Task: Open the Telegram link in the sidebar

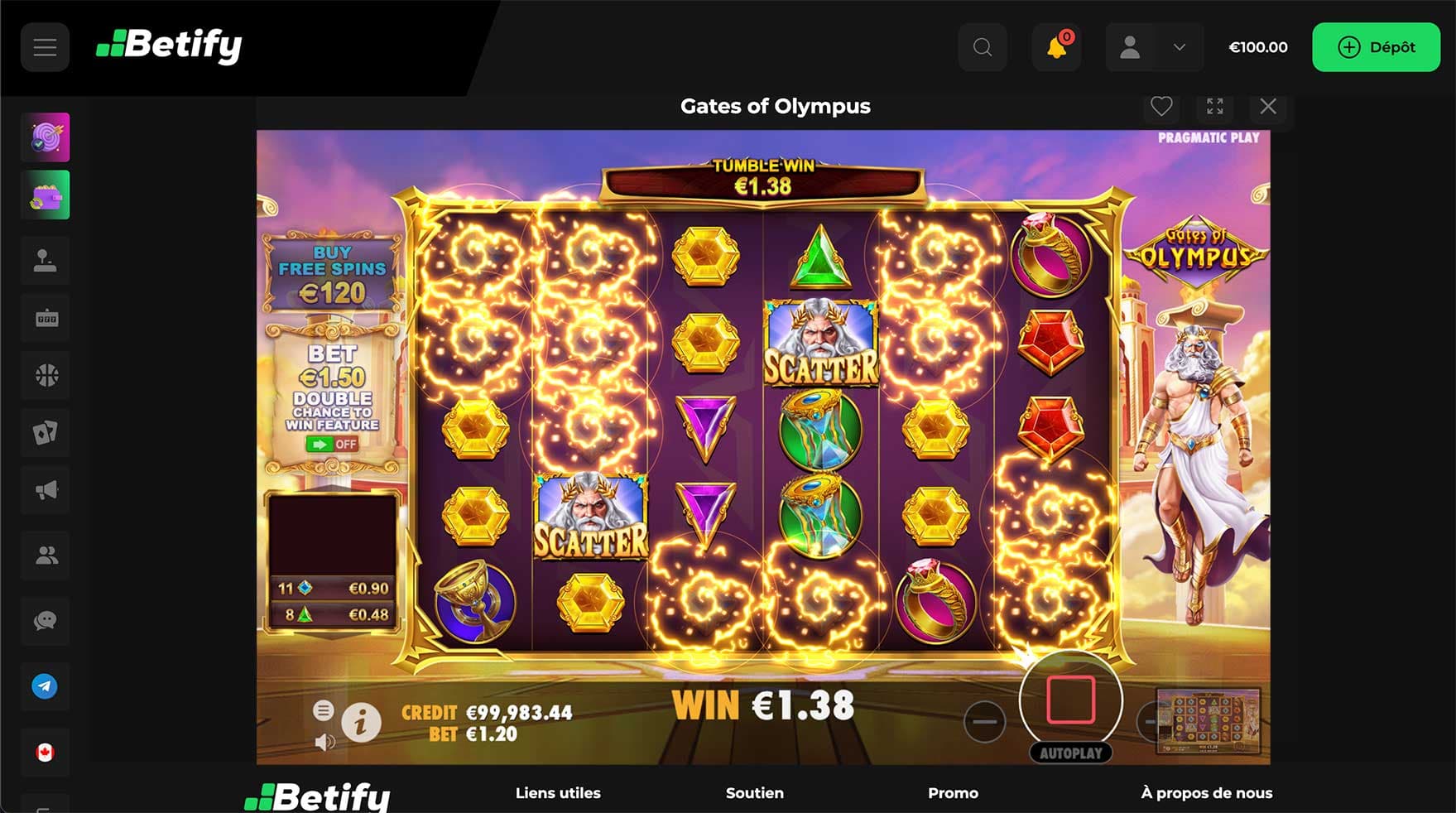Action: (x=45, y=686)
